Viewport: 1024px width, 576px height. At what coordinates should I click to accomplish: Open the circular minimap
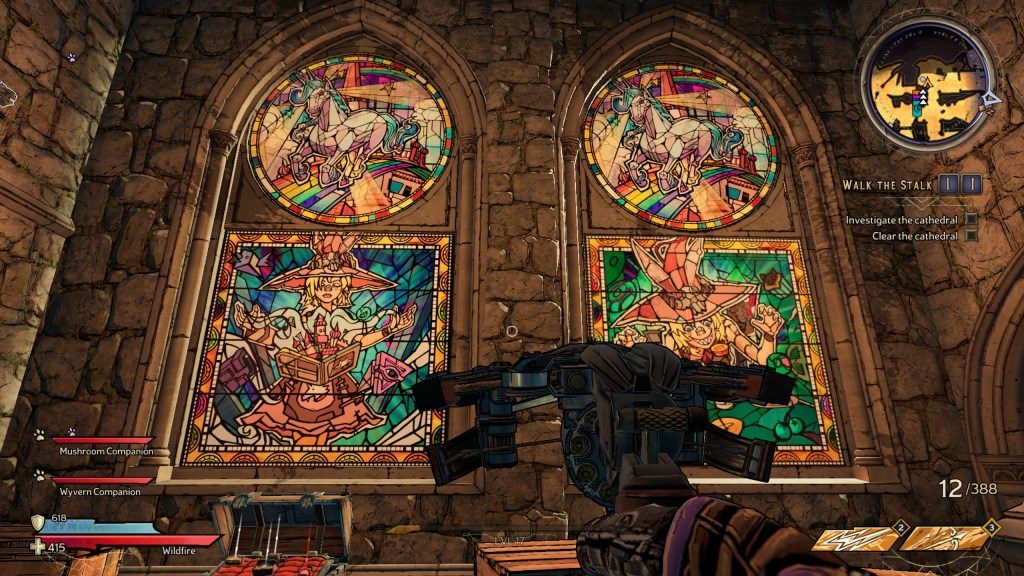[x=927, y=97]
